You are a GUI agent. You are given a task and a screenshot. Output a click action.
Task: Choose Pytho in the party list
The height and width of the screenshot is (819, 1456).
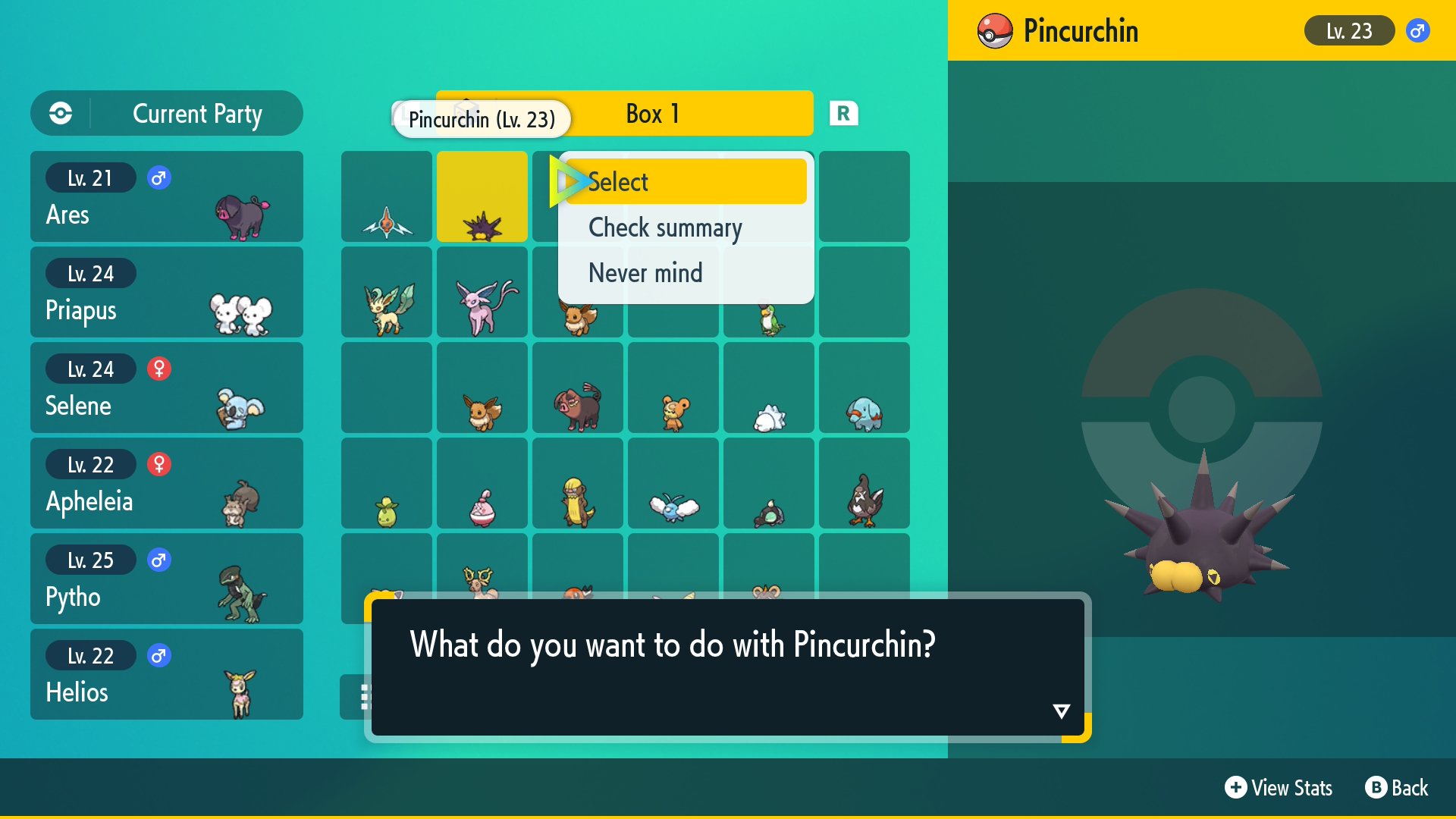tap(167, 579)
